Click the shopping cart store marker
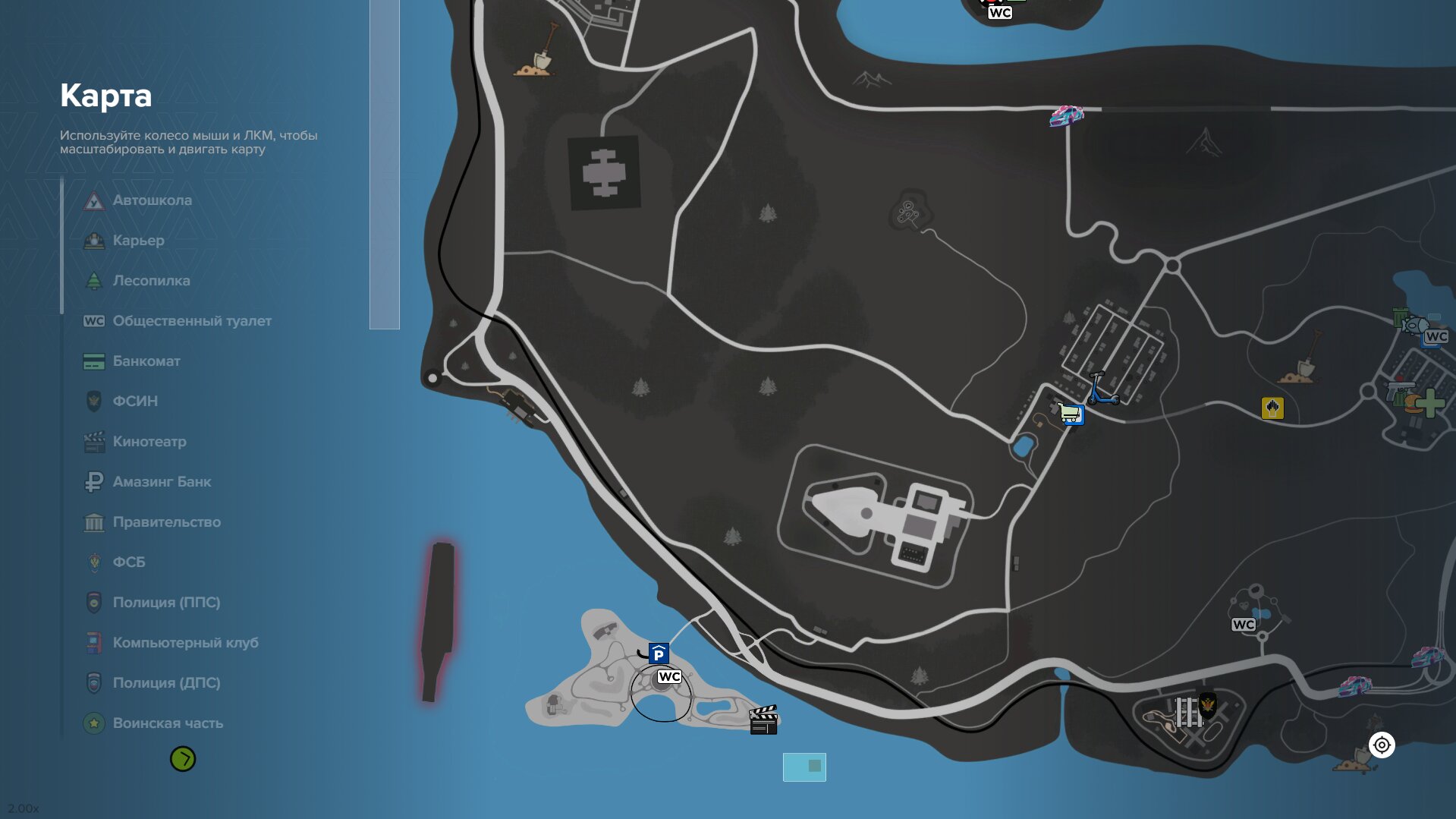This screenshot has width=1456, height=819. tap(1071, 414)
